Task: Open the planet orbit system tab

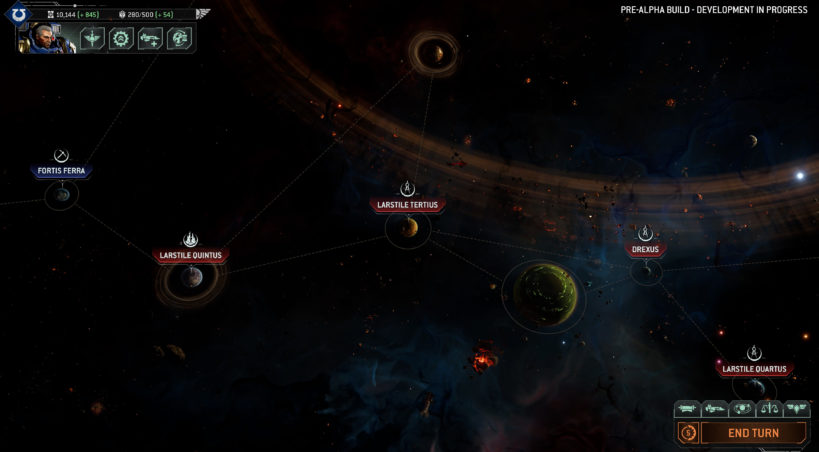Action: [742, 408]
